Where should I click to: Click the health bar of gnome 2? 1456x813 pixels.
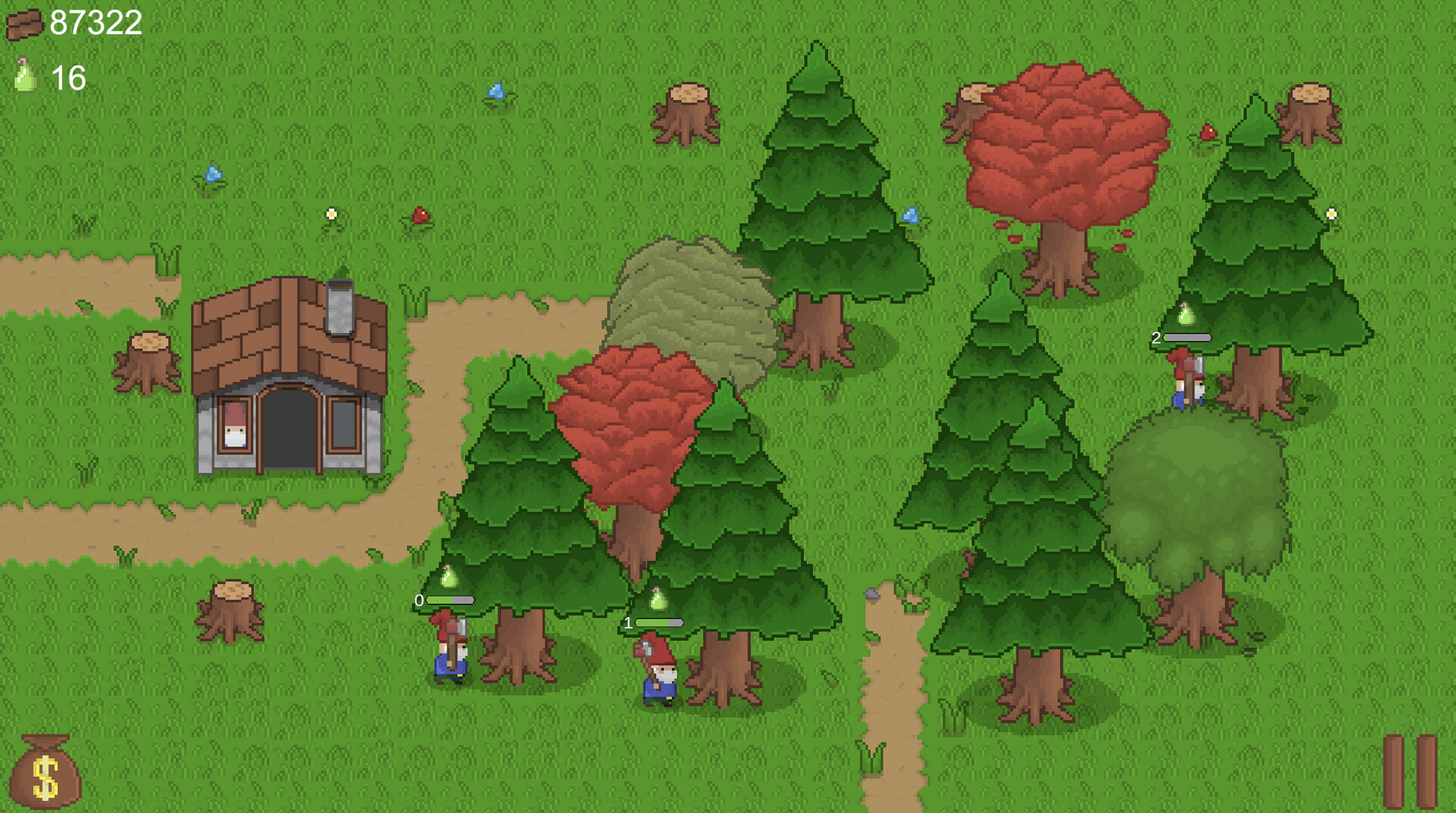pos(1187,337)
